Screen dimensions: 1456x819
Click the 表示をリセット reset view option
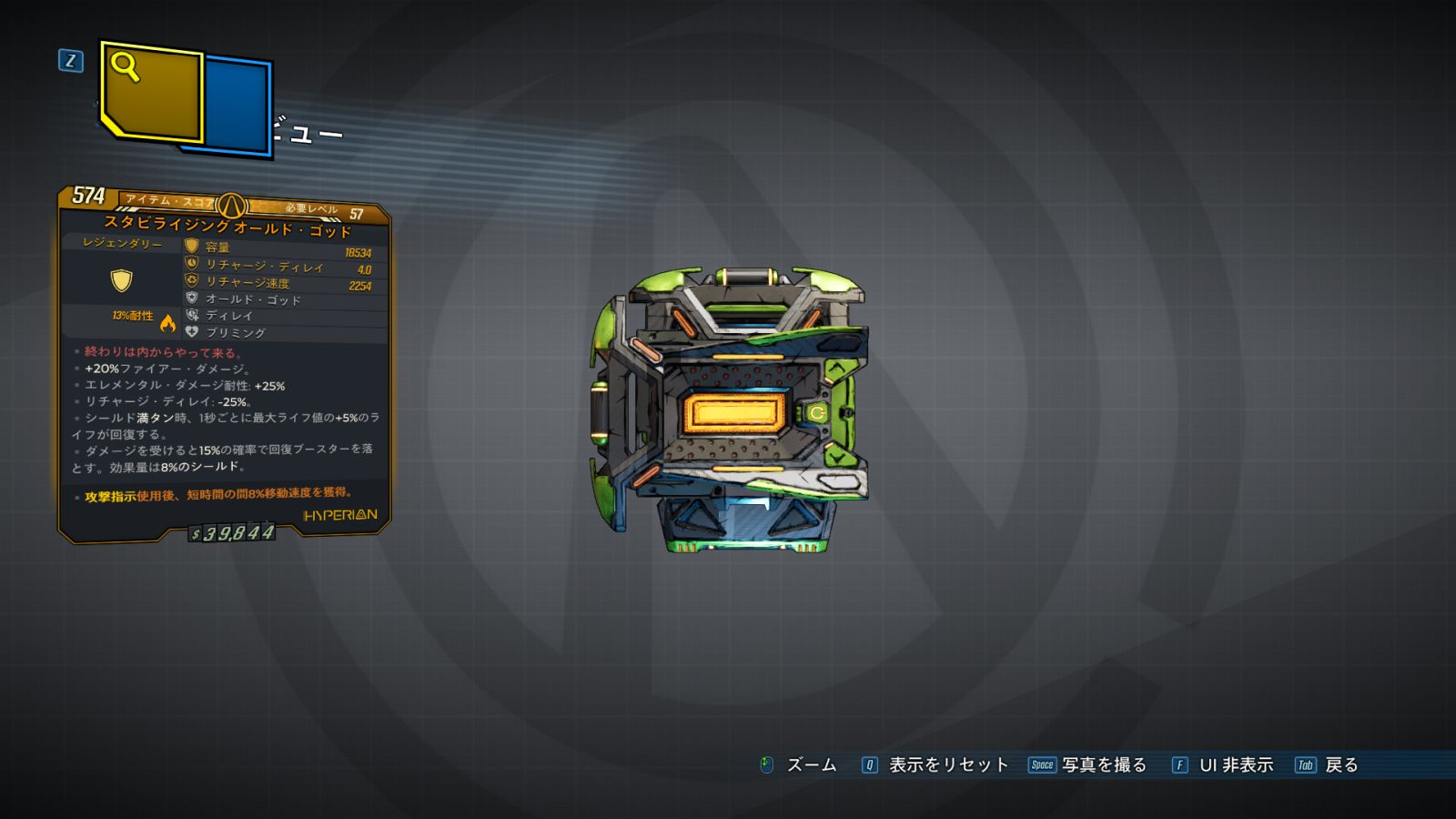tap(947, 765)
